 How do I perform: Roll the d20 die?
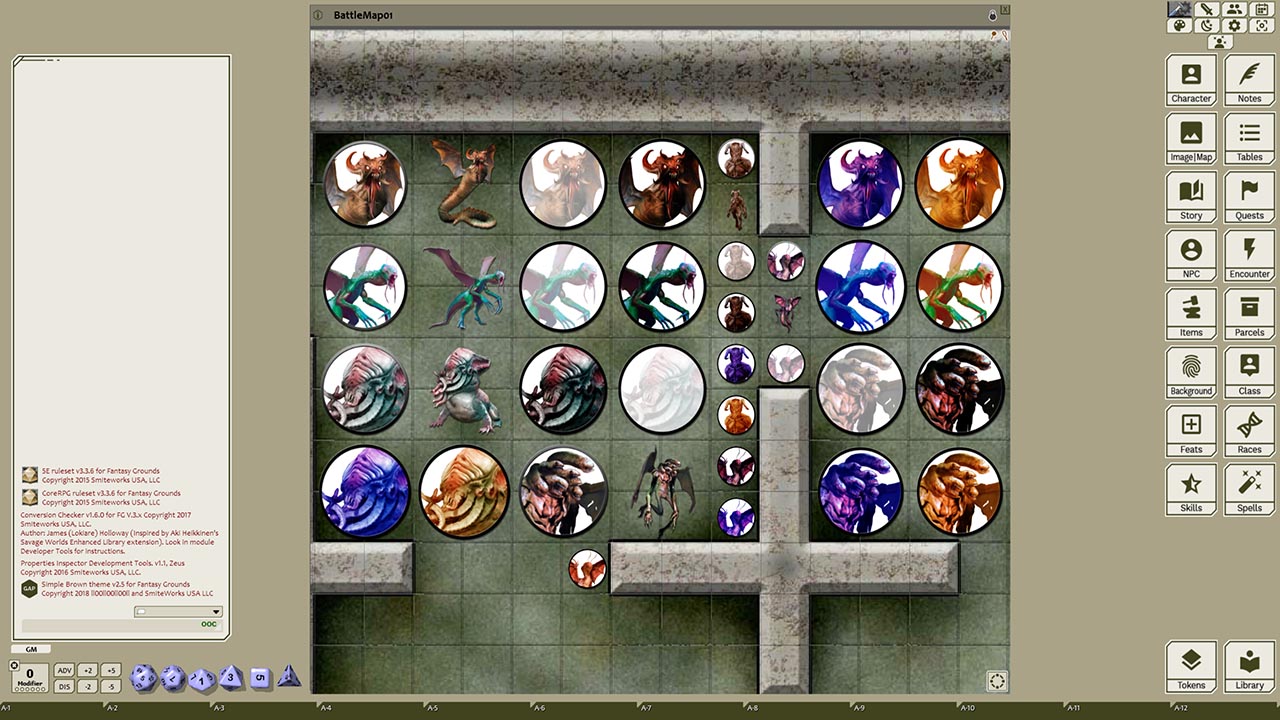coord(143,677)
